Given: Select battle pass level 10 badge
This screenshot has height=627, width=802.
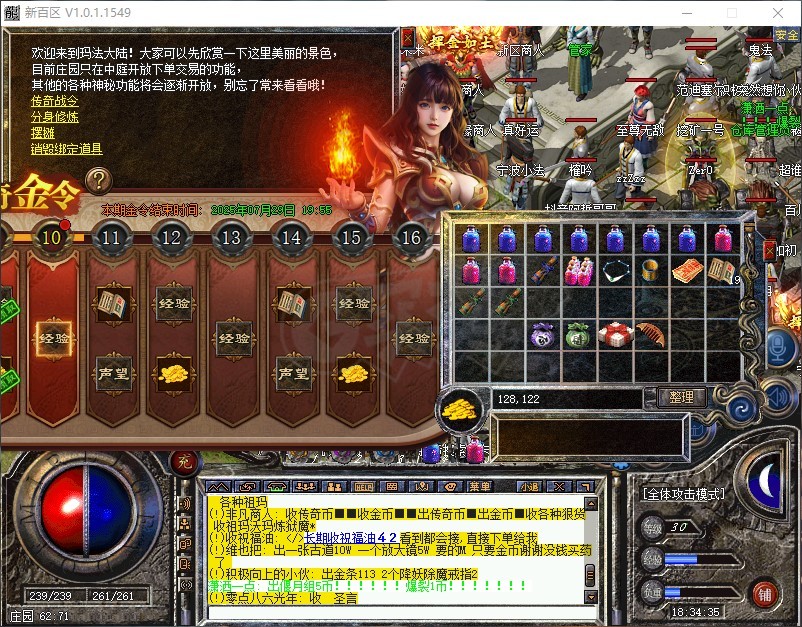Looking at the screenshot, I should click(x=52, y=238).
